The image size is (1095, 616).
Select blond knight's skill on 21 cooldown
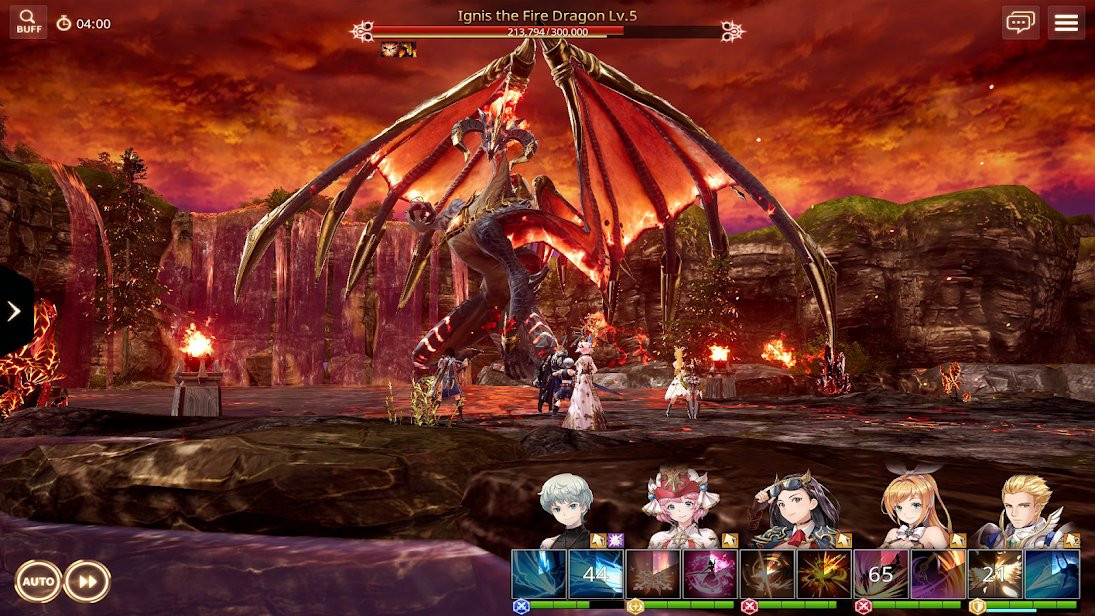coord(995,574)
